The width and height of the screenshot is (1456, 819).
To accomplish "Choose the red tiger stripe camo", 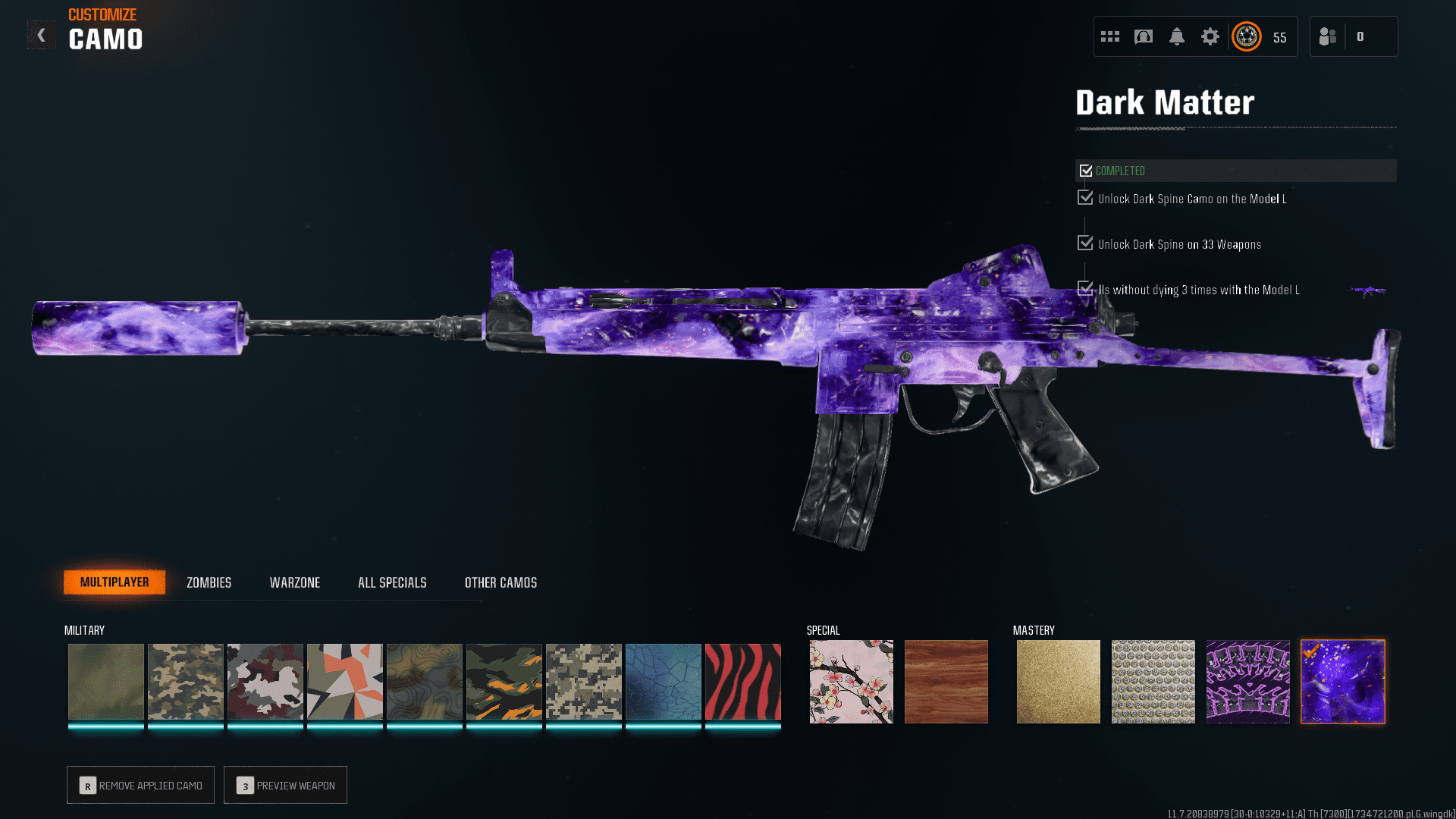I will pos(742,681).
